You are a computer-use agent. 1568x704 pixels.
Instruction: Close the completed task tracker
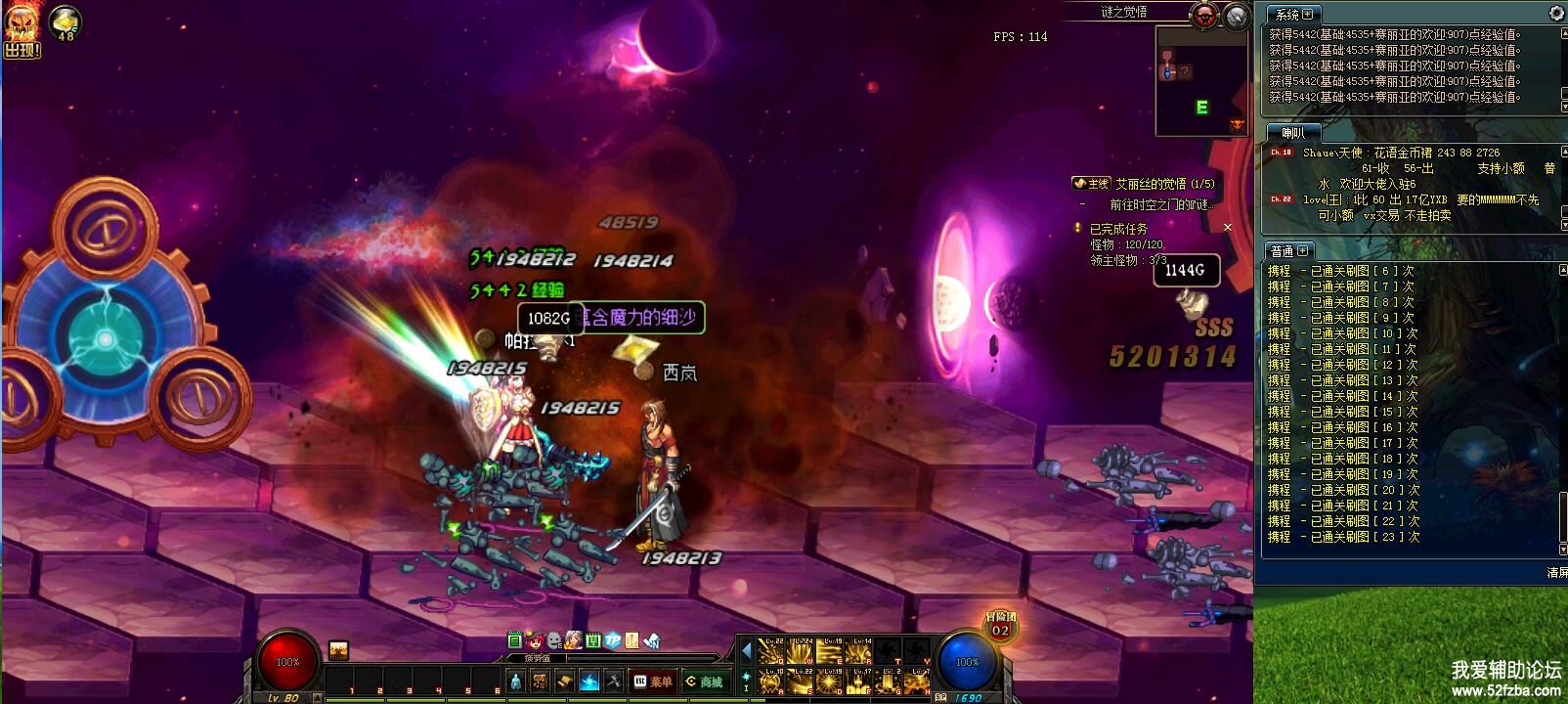(x=1228, y=228)
